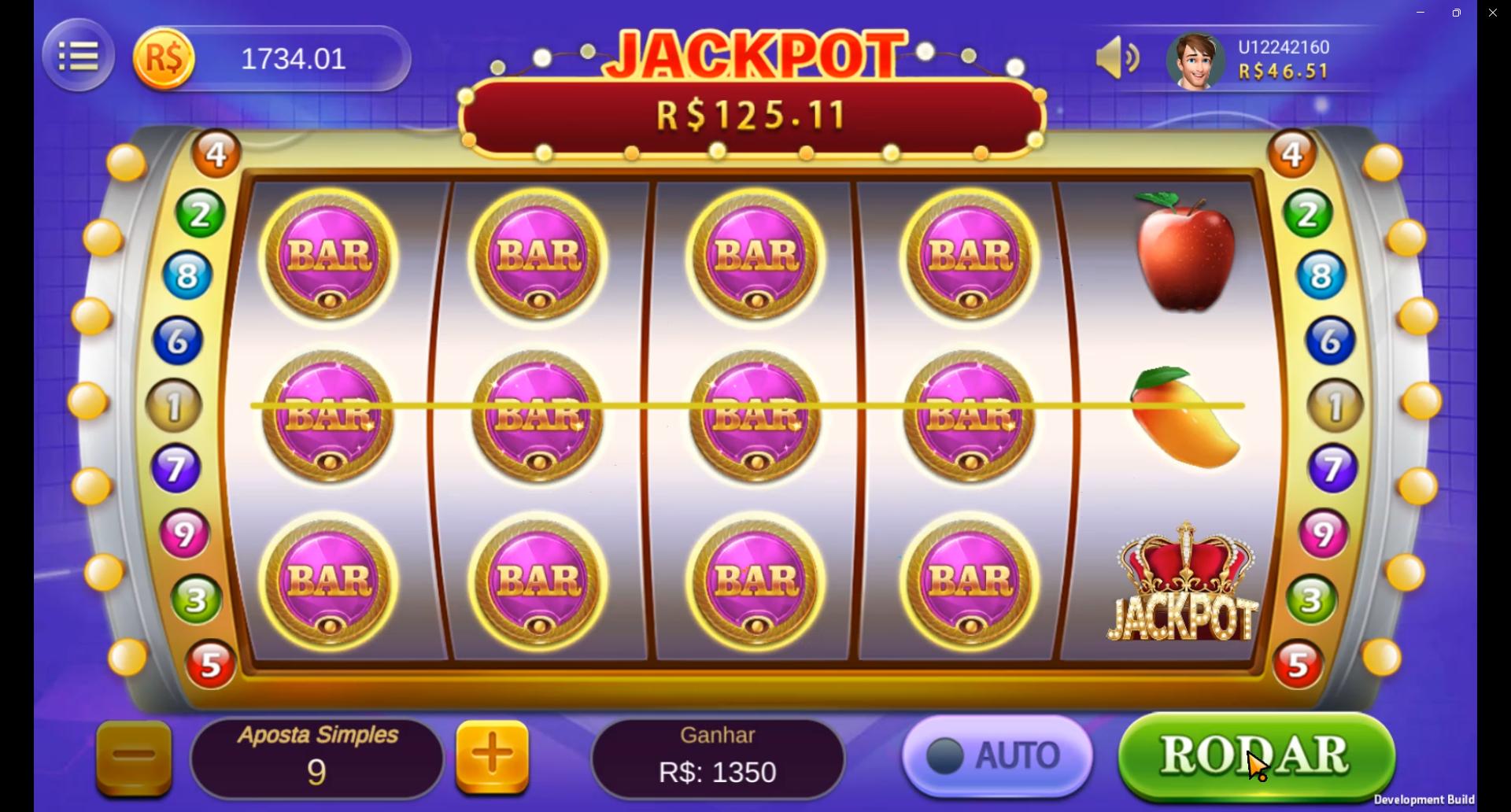
Task: Click the user ID U12242160 label
Action: click(x=1283, y=46)
